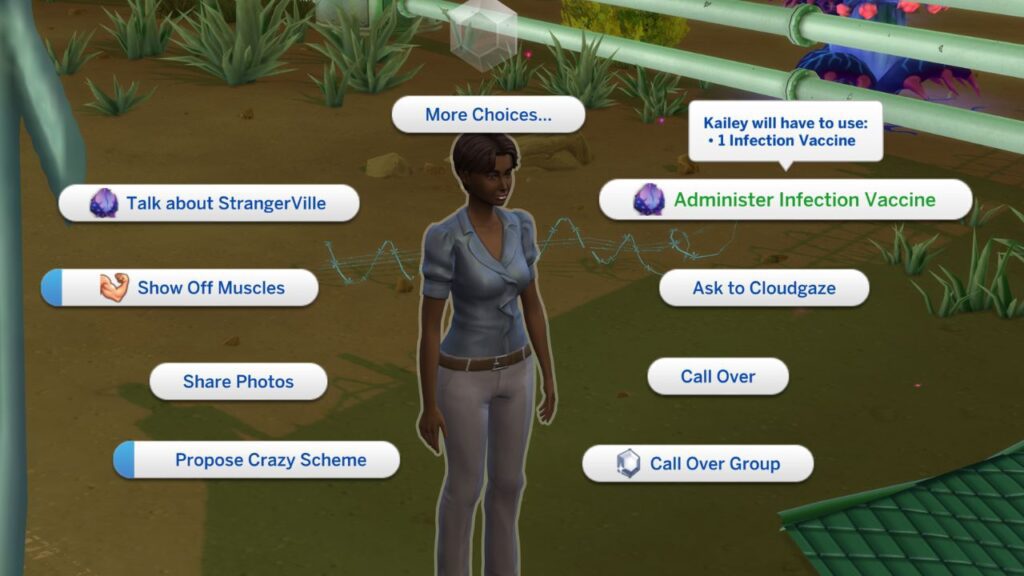Image resolution: width=1024 pixels, height=576 pixels.
Task: Select the Share Photos interaction
Action: tap(238, 382)
